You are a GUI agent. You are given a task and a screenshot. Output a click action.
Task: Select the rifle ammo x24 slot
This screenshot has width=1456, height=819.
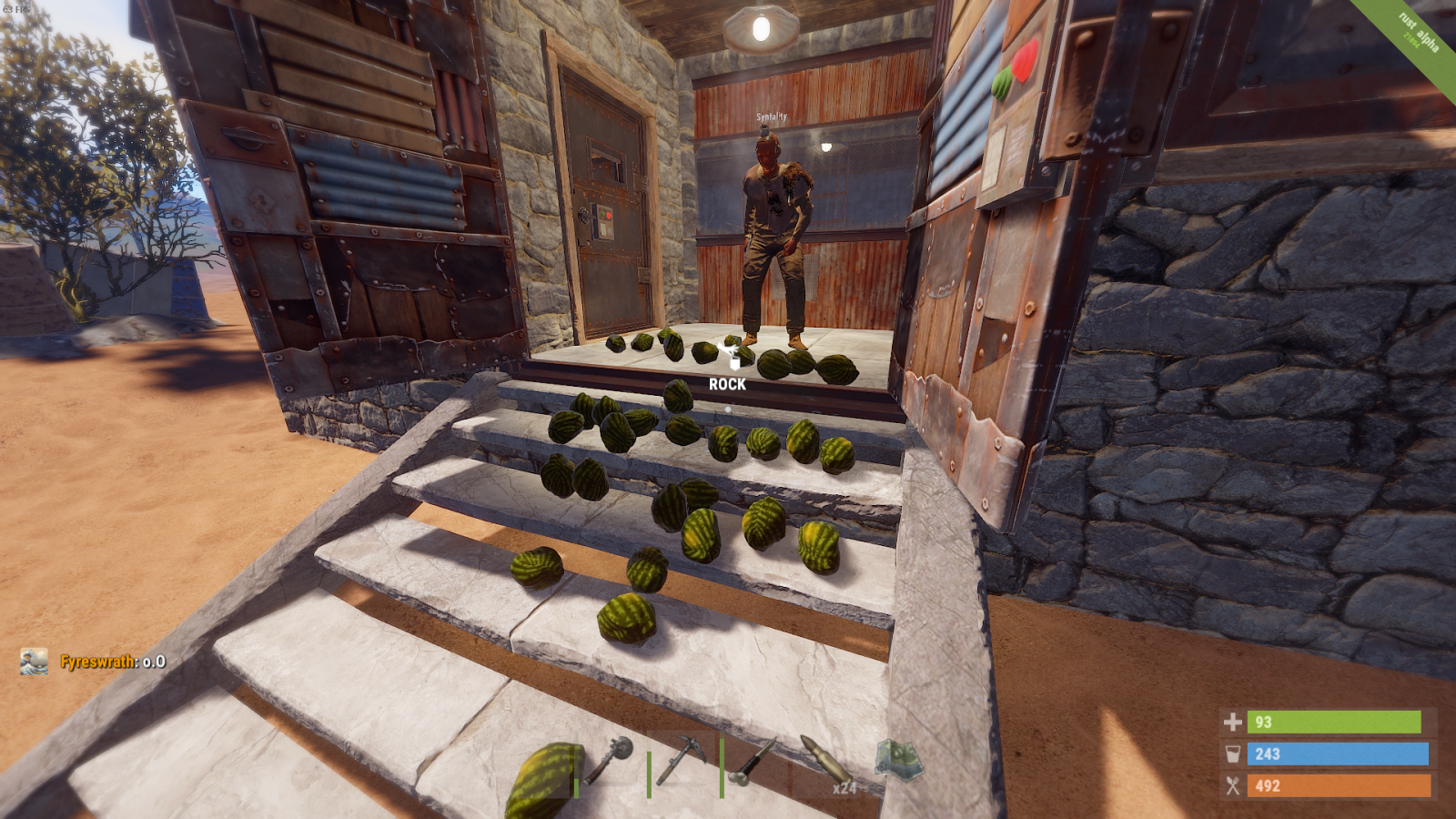pos(826,763)
